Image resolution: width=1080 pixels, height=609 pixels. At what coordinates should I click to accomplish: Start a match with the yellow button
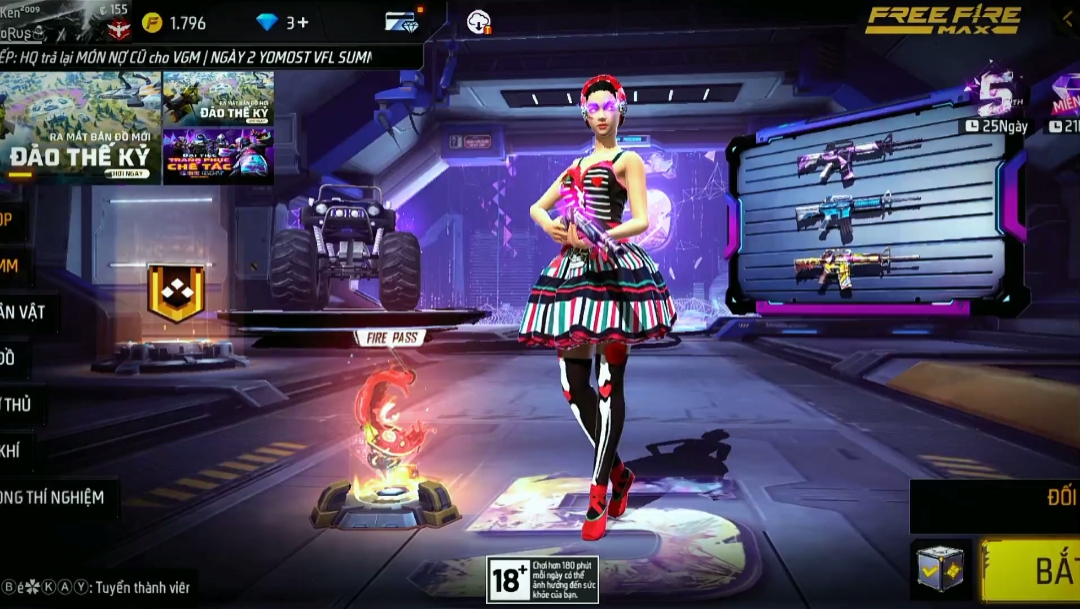(x=1031, y=570)
